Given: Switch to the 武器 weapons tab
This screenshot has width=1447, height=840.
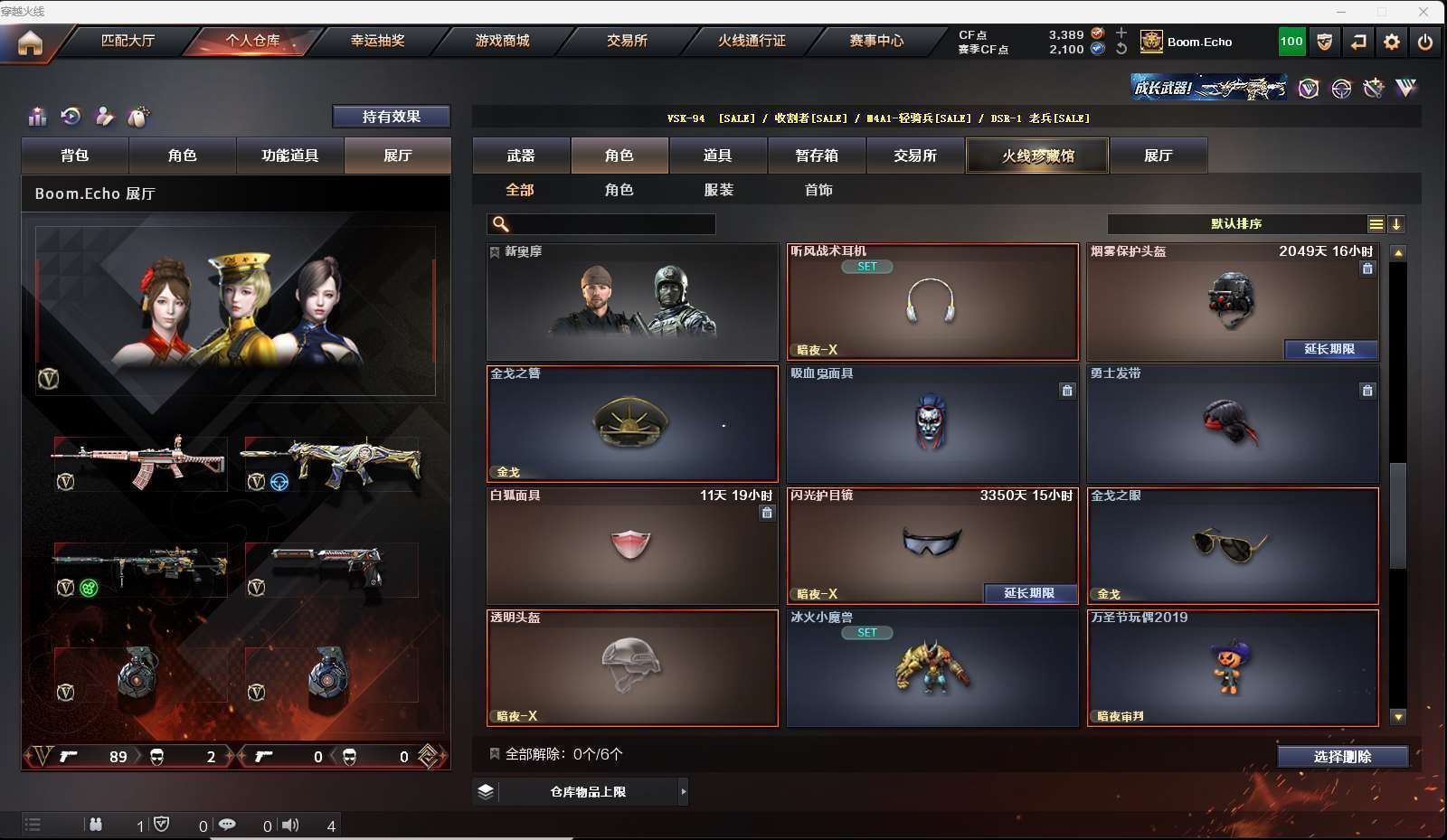Looking at the screenshot, I should point(521,156).
